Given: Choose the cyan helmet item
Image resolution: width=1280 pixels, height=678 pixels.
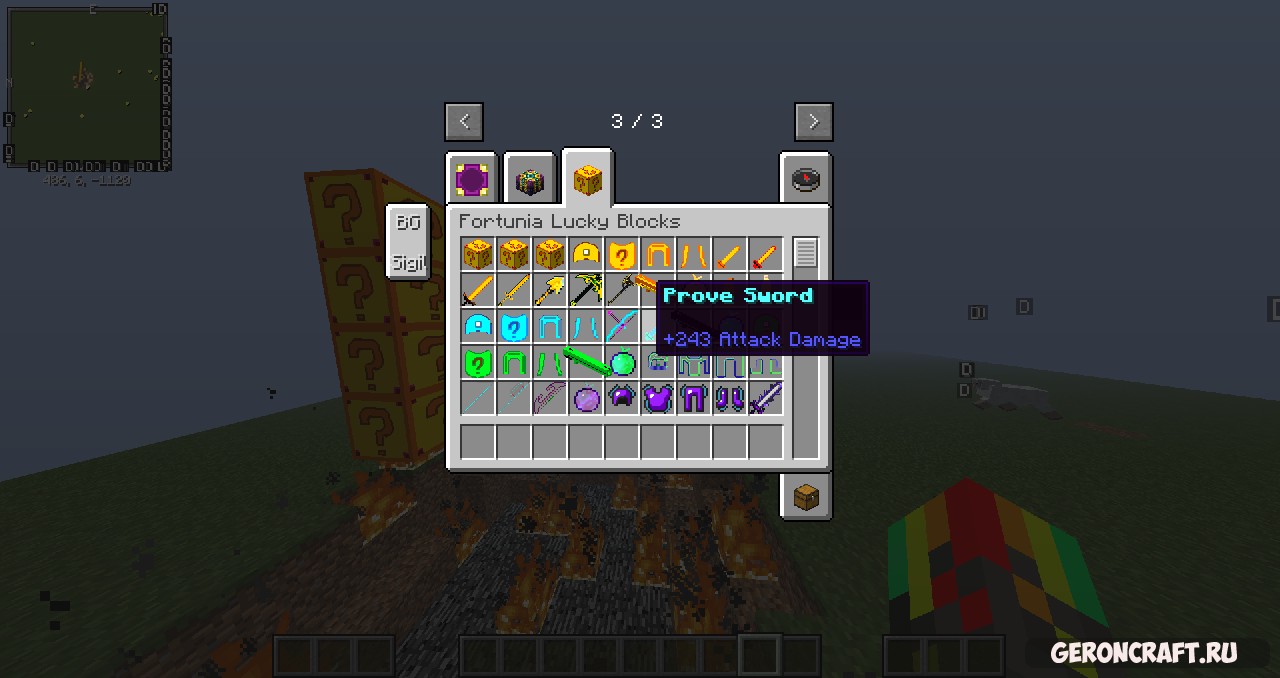Looking at the screenshot, I should pos(478,327).
